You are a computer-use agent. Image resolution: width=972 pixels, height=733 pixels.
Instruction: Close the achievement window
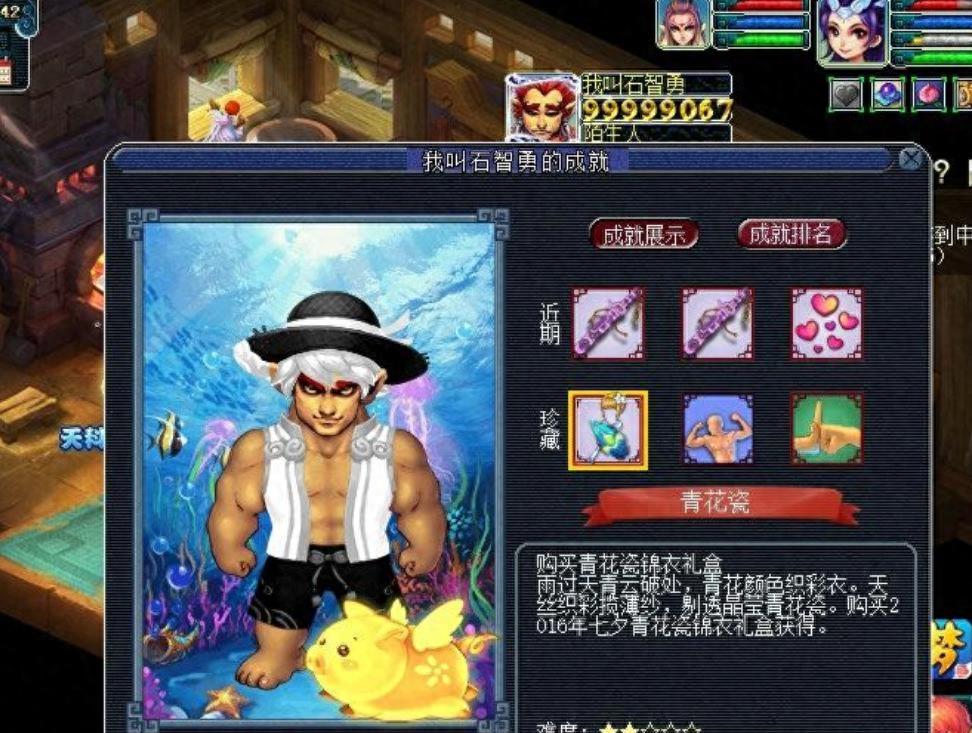(909, 159)
